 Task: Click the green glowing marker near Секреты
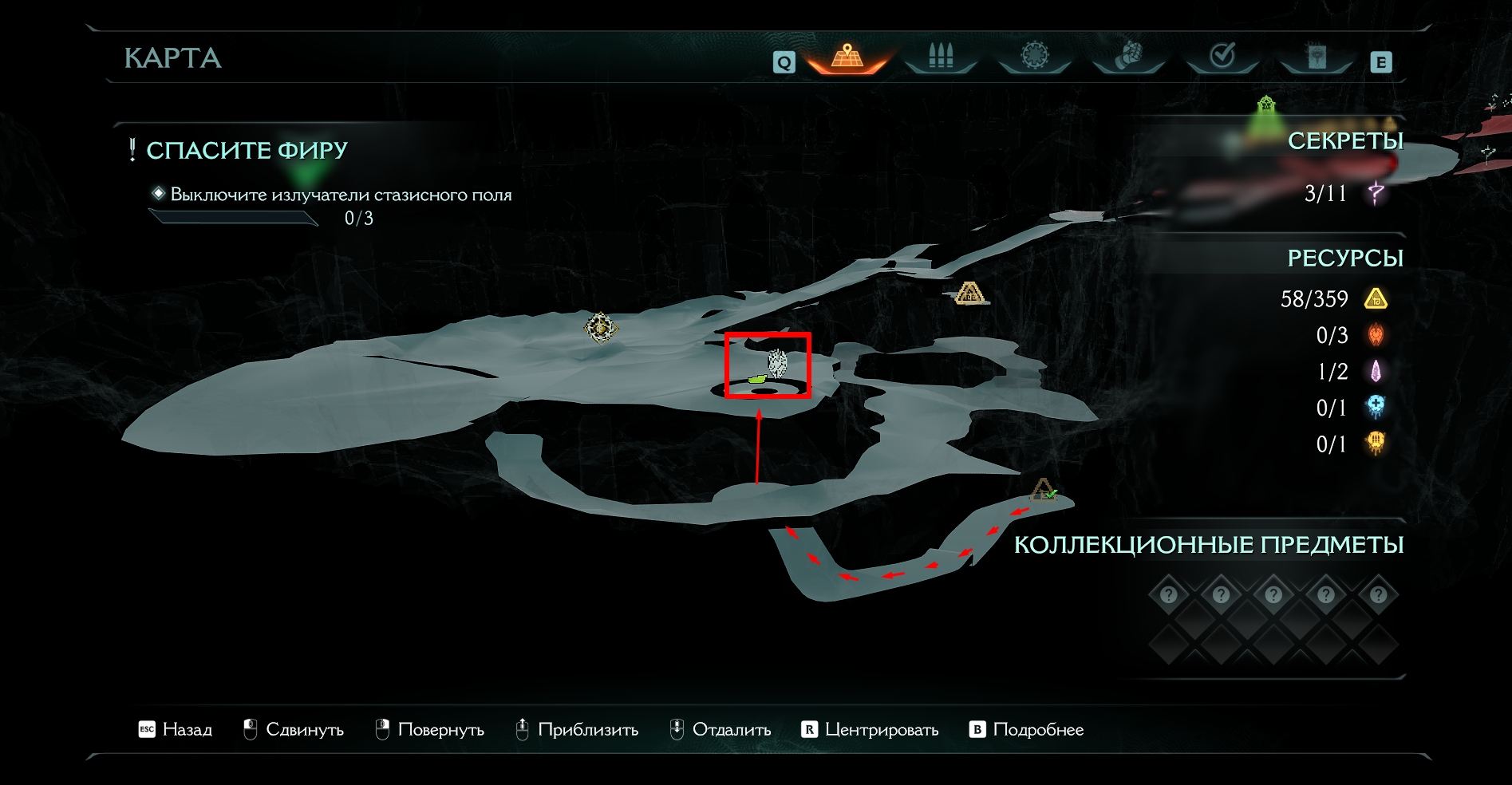pos(1265,106)
